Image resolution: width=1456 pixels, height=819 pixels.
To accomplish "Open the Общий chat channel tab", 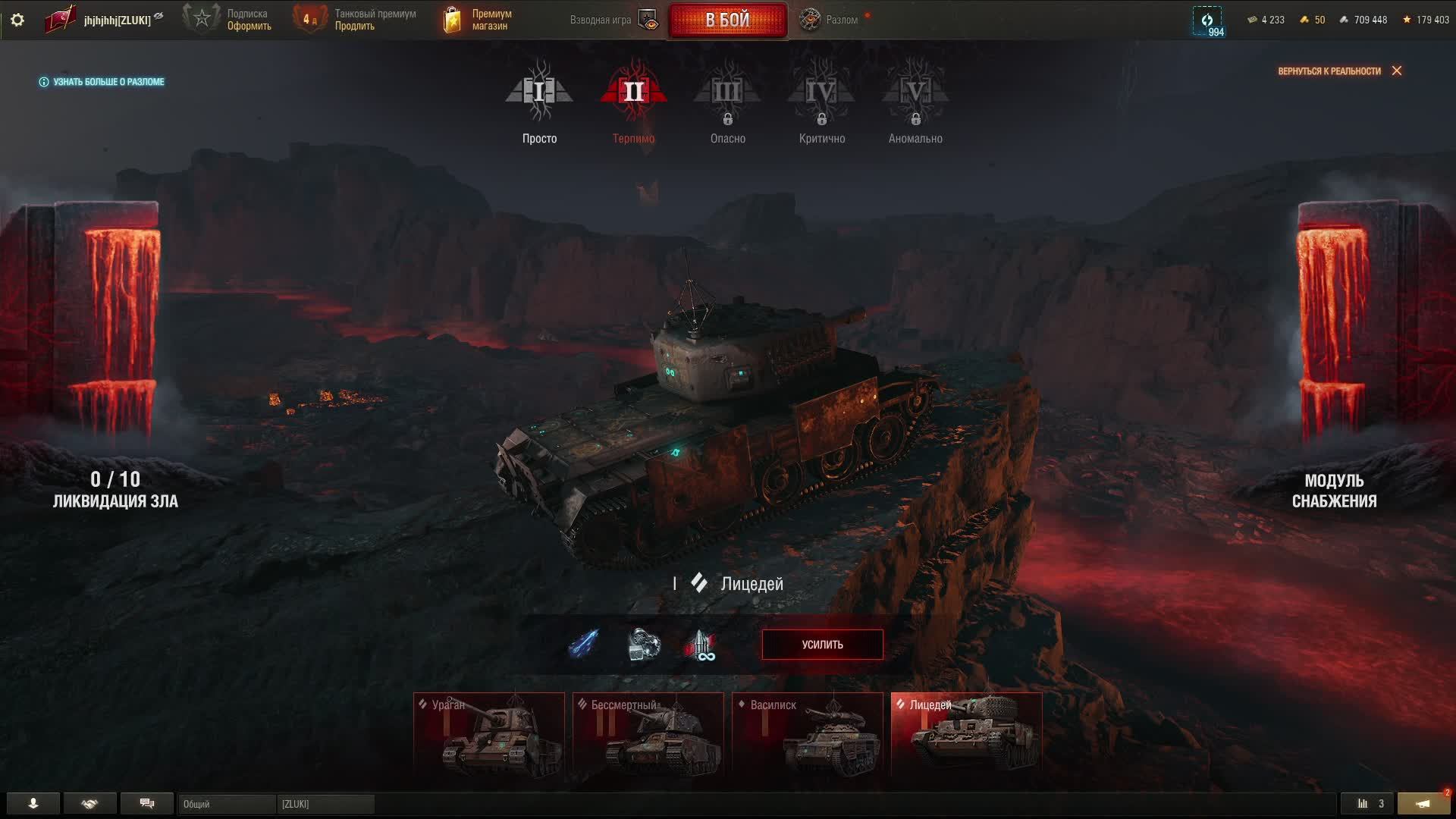I will coord(226,804).
